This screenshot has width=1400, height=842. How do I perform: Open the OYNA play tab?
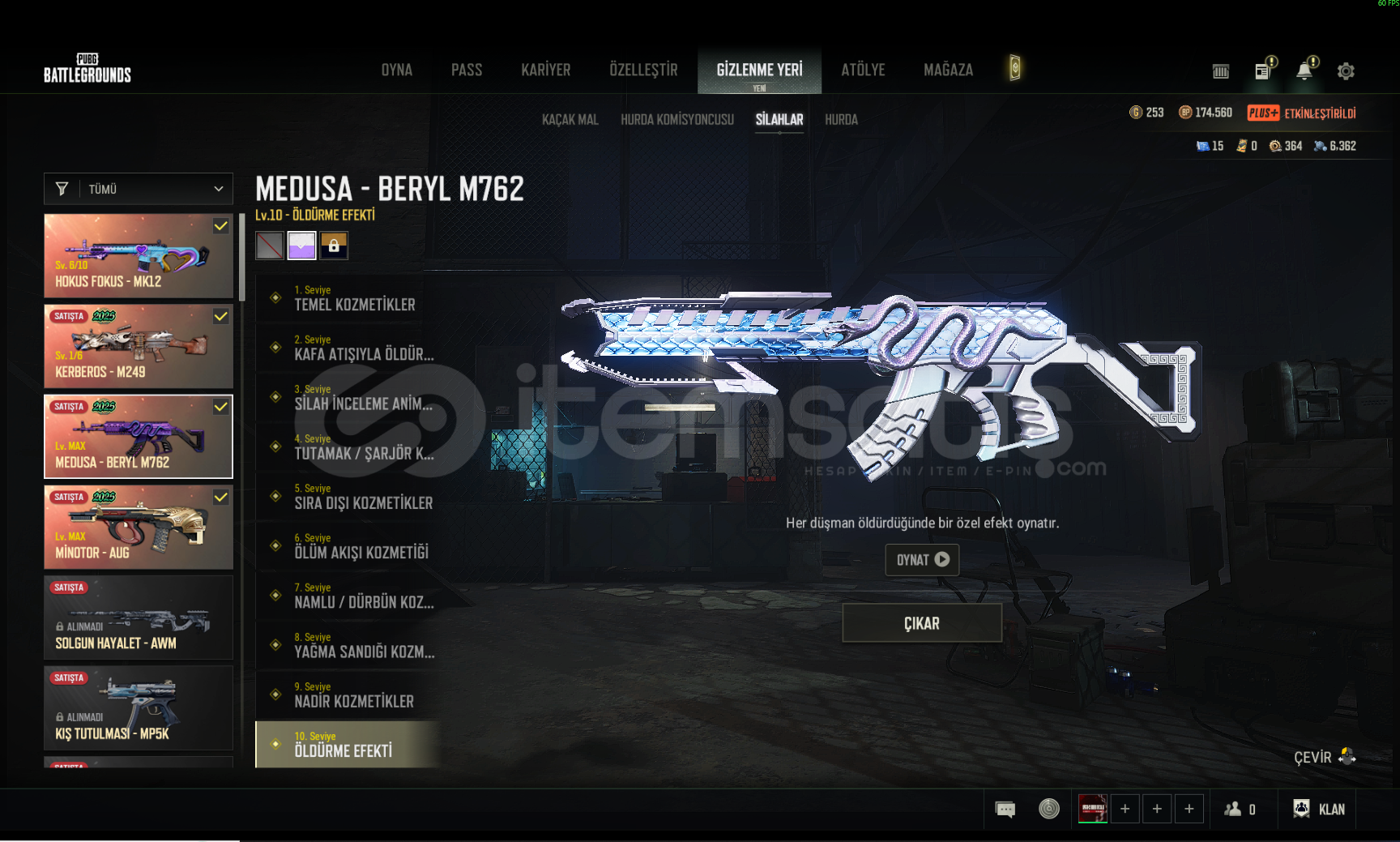[x=397, y=71]
